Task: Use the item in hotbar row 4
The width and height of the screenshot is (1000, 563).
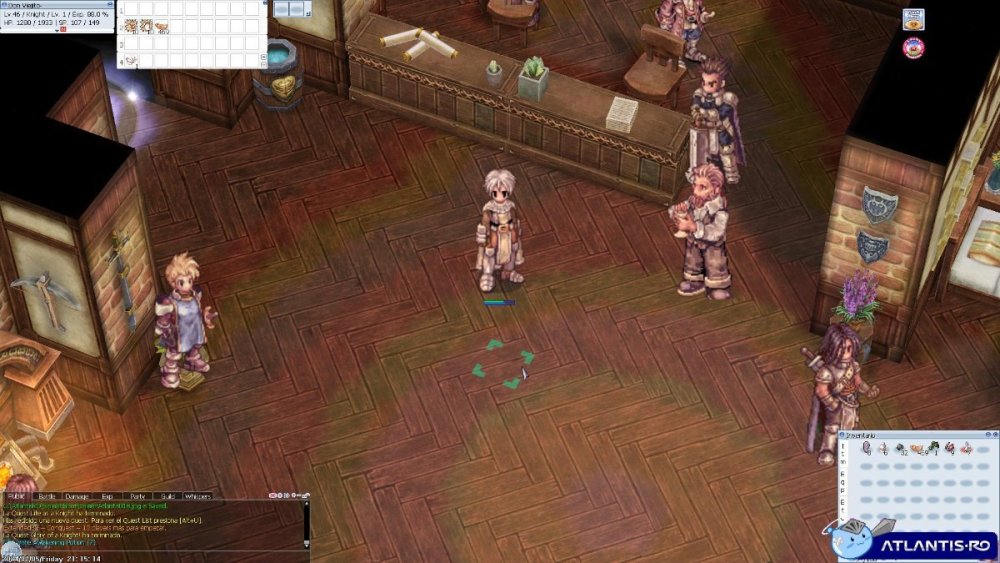Action: (x=130, y=60)
